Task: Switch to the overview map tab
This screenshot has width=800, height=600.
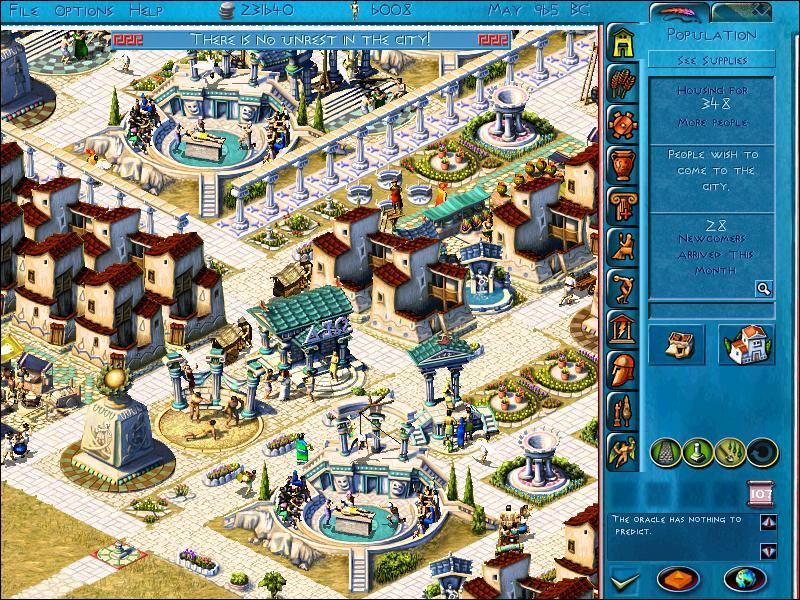Action: tap(744, 14)
